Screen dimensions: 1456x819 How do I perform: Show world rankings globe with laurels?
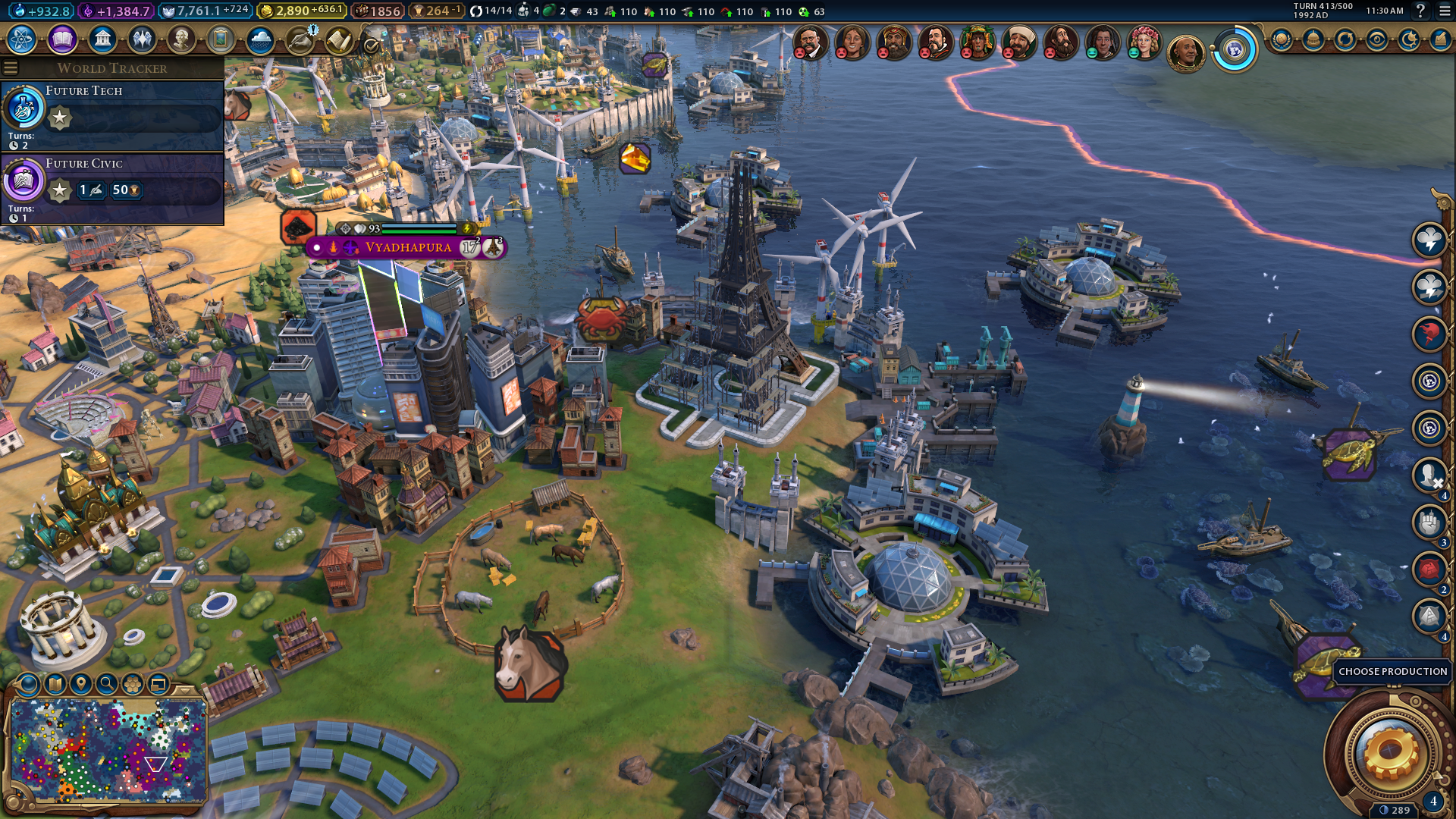(x=1282, y=39)
